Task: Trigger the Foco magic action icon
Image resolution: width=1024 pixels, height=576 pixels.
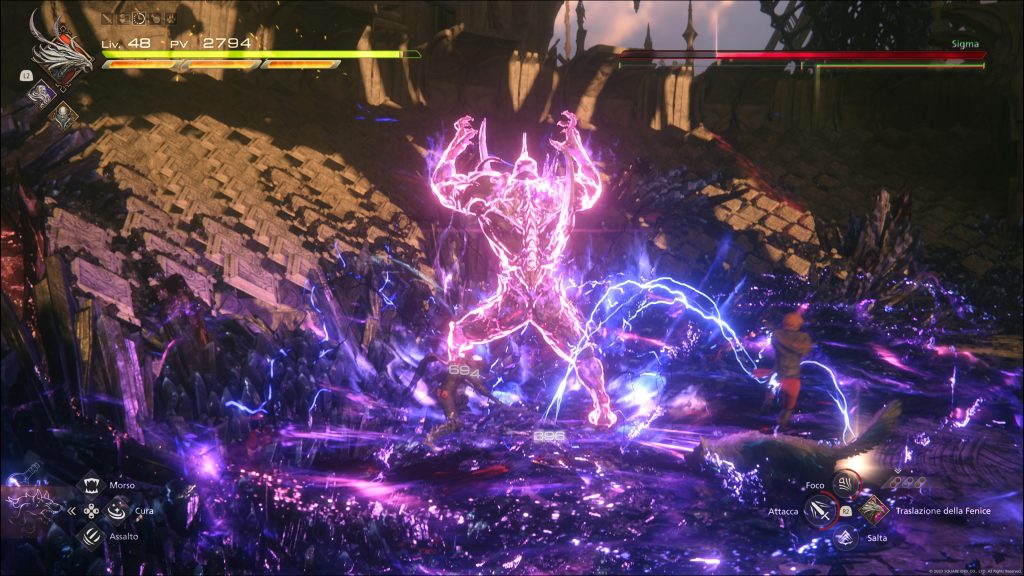Action: click(x=845, y=484)
